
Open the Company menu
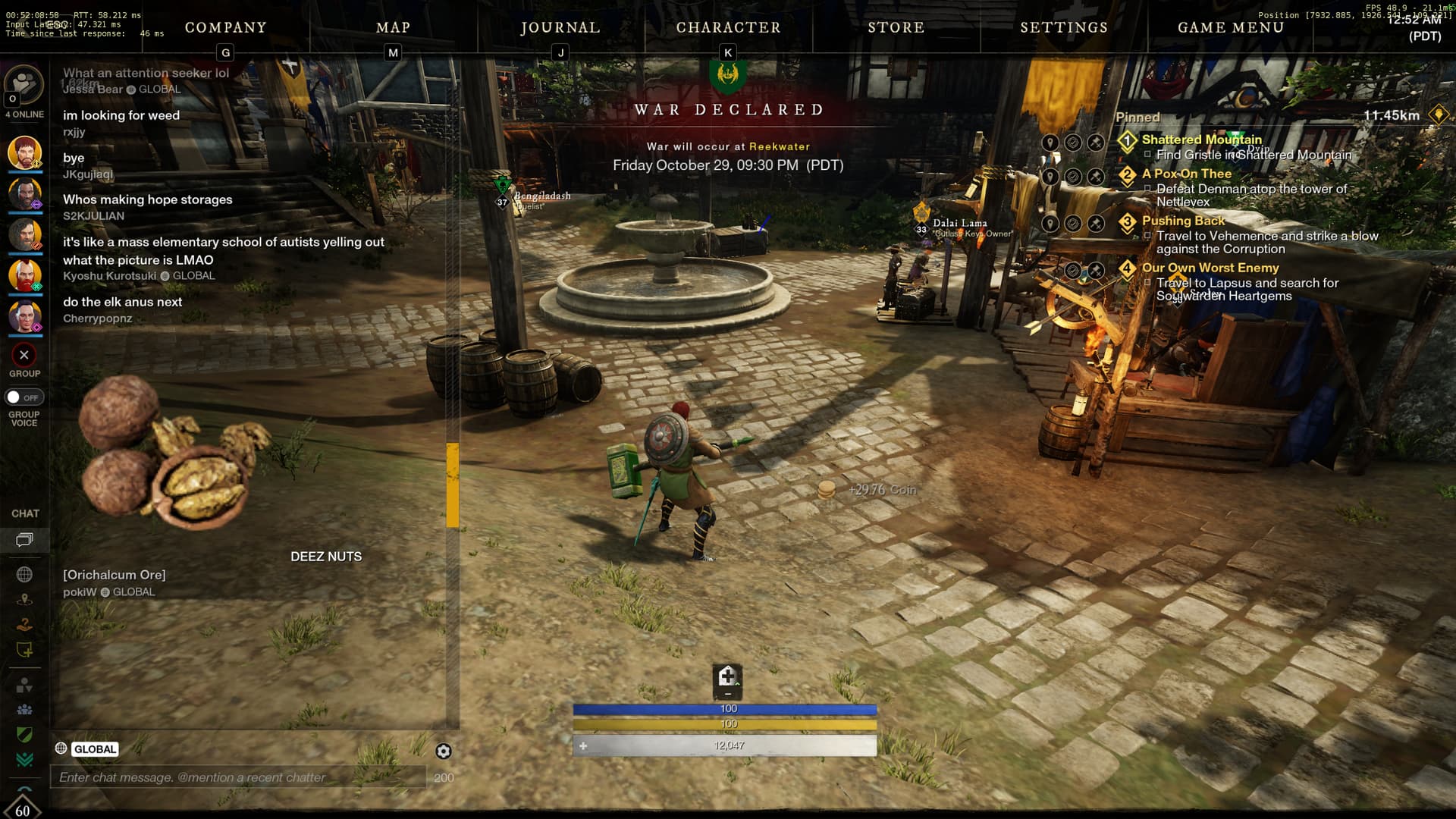(x=225, y=27)
